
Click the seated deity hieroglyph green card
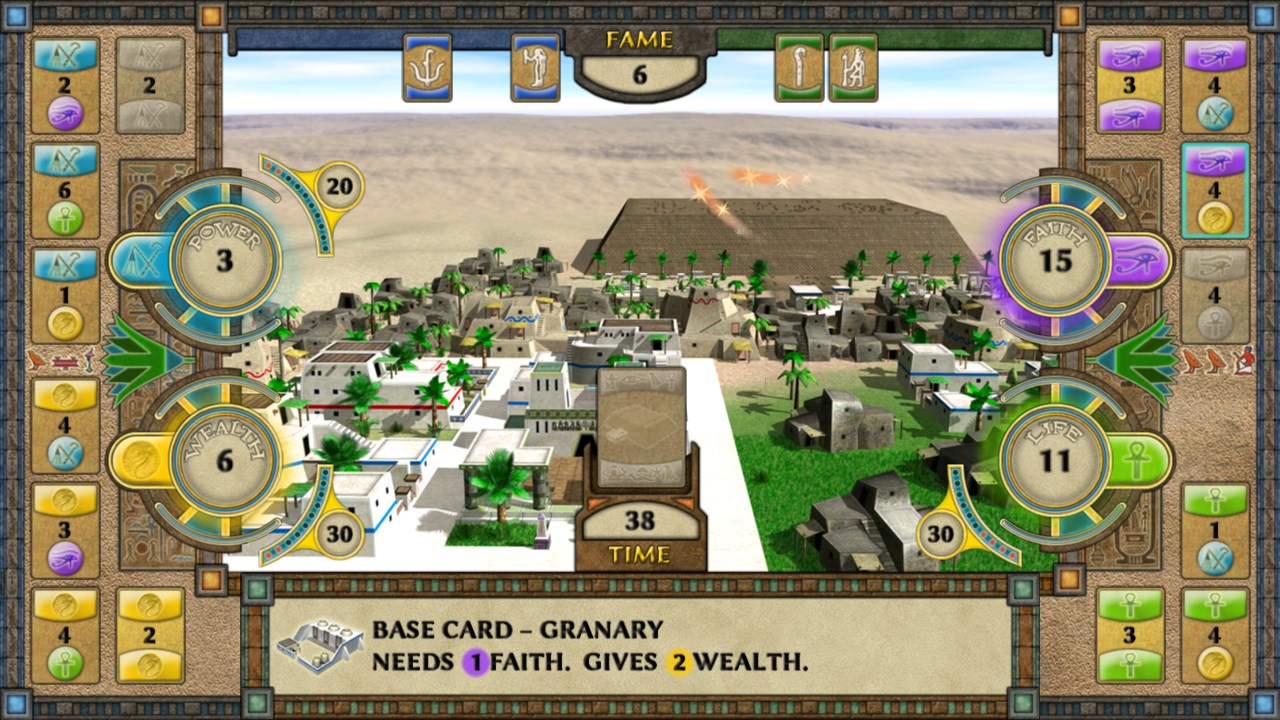[852, 67]
